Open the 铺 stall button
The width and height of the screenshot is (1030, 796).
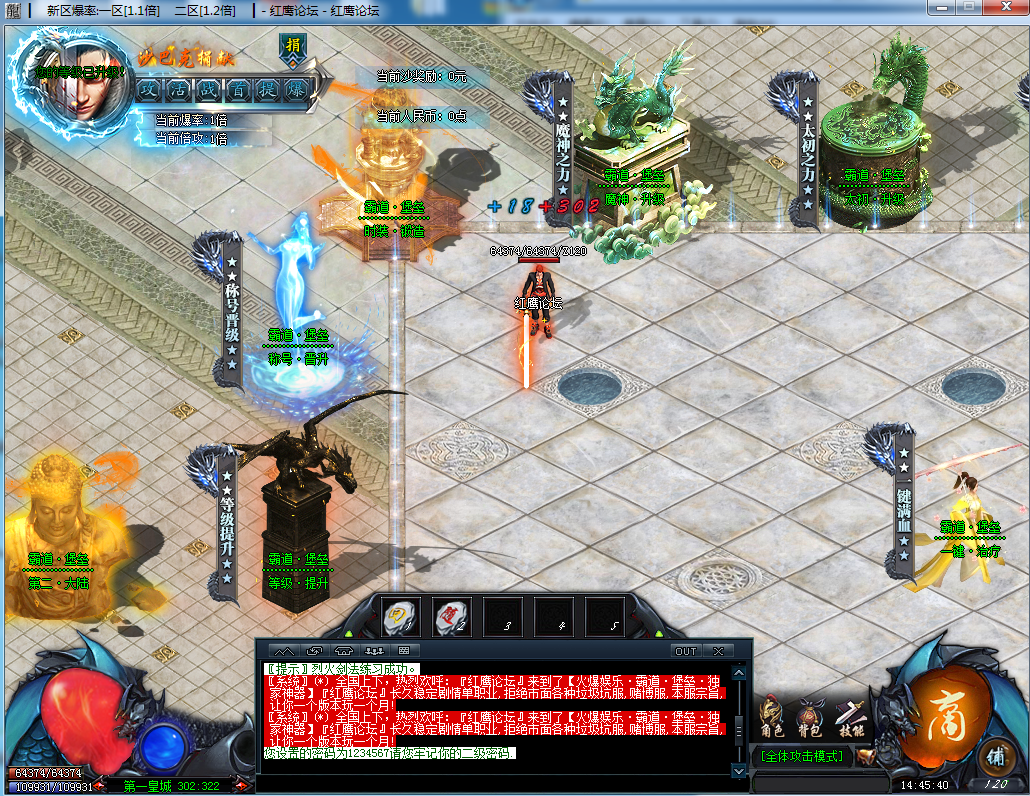coord(993,756)
